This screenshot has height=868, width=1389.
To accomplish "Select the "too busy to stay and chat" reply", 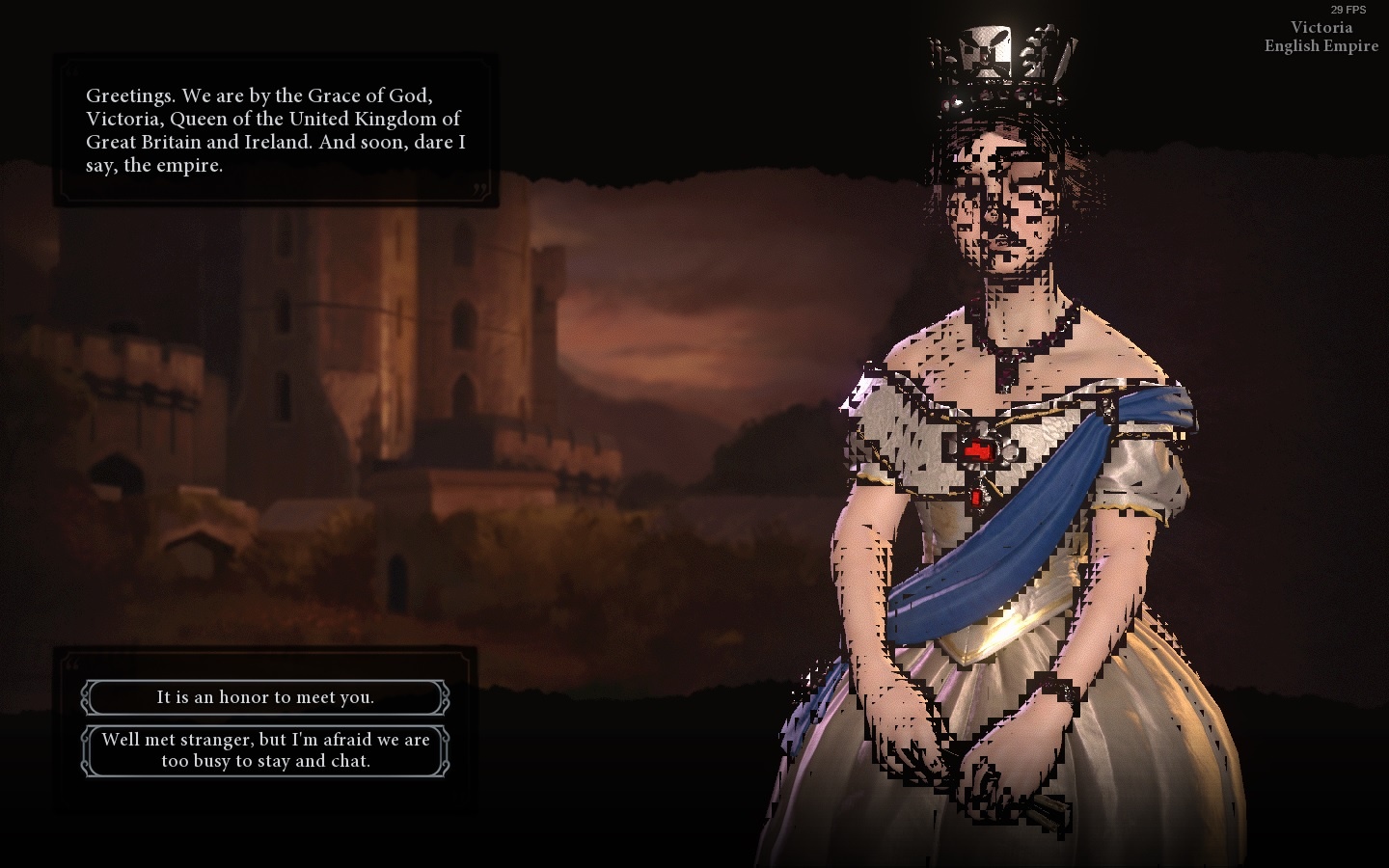I will pyautogui.click(x=265, y=750).
